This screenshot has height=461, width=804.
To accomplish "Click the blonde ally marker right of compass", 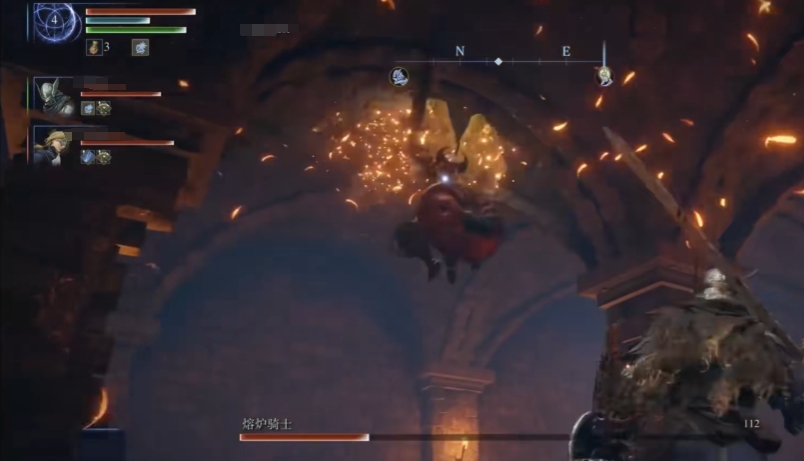I will [x=604, y=75].
